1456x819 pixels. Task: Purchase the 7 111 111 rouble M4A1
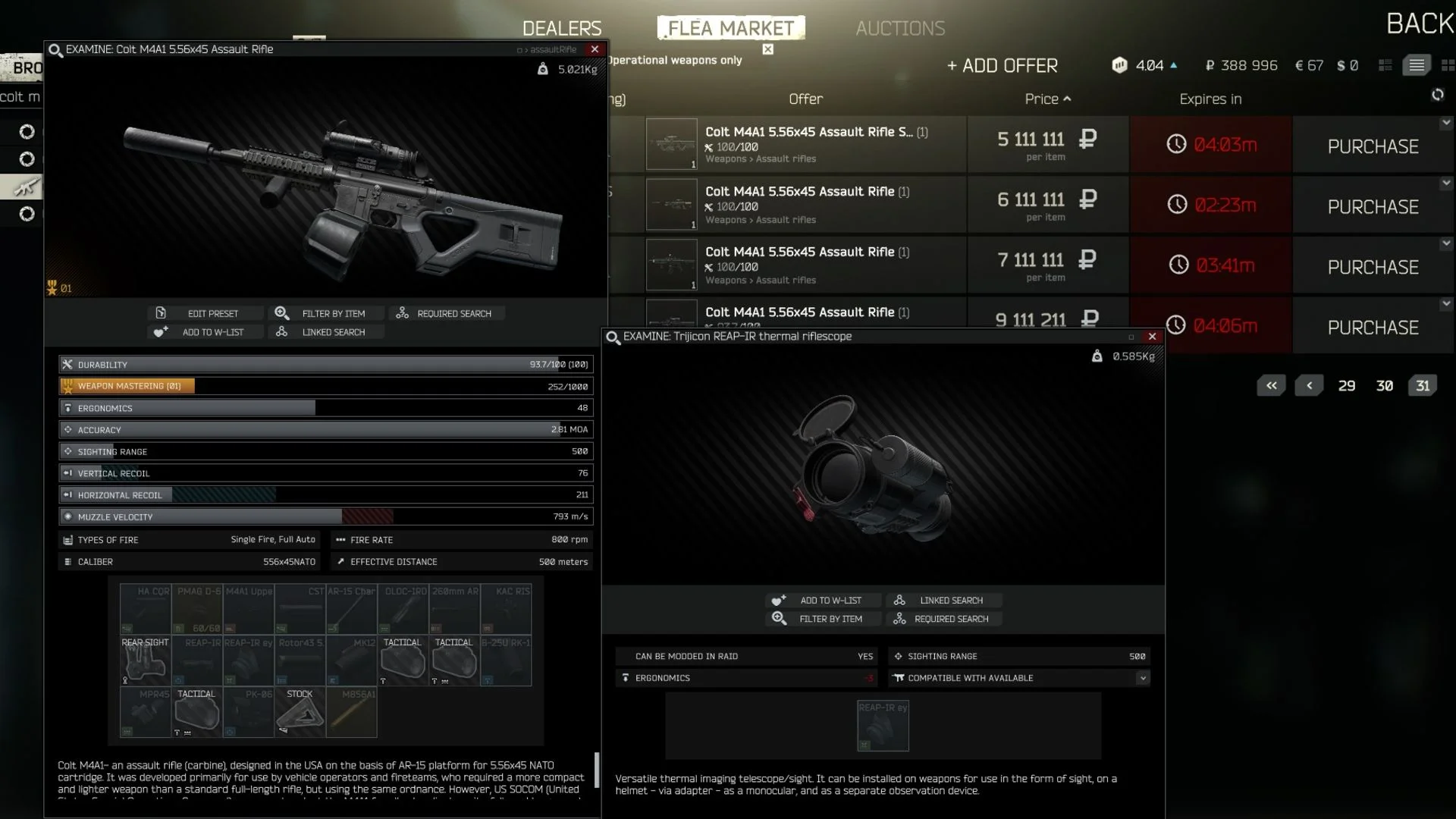pyautogui.click(x=1373, y=267)
